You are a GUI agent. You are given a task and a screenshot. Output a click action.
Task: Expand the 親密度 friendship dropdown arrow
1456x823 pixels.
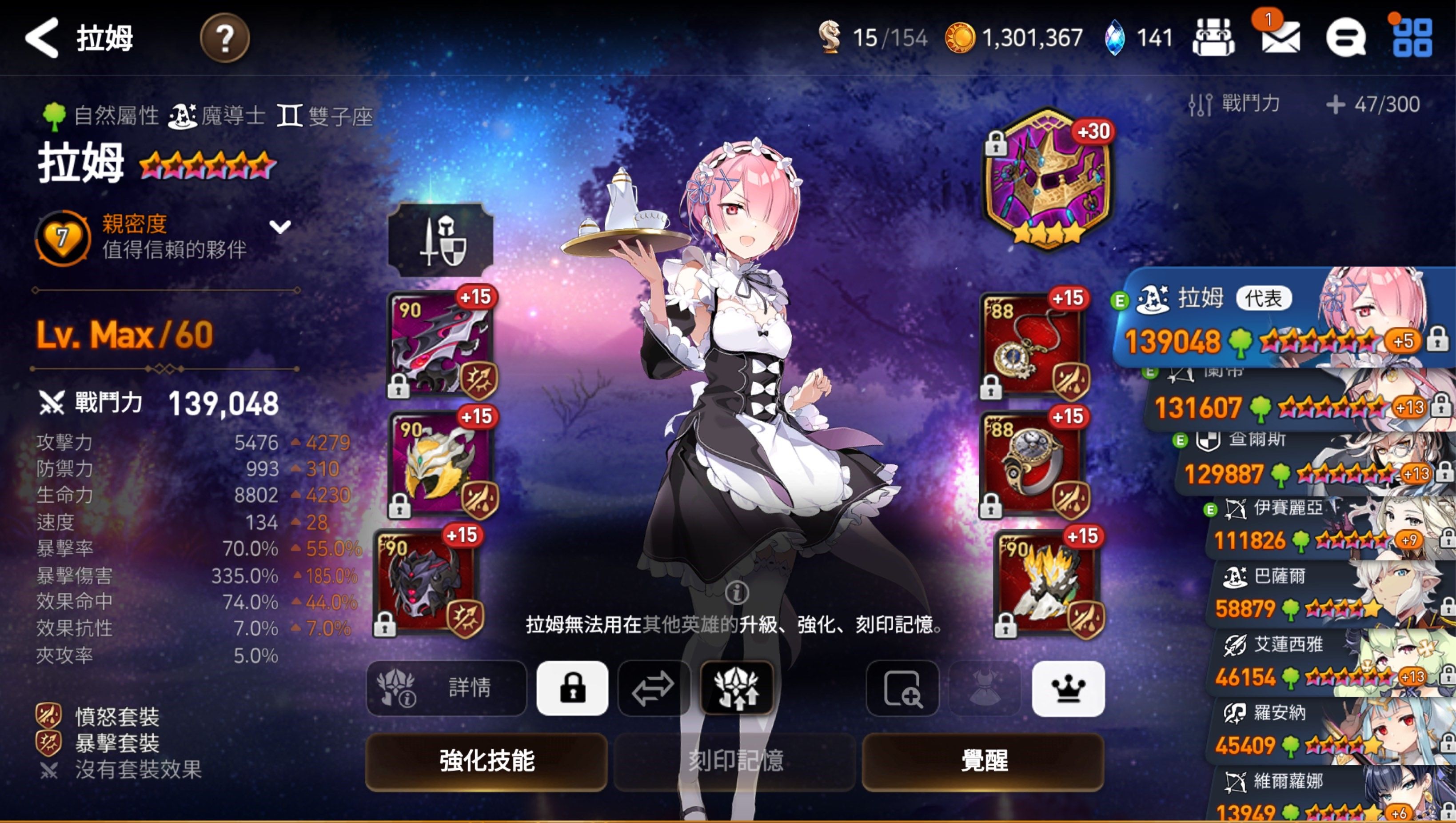280,227
